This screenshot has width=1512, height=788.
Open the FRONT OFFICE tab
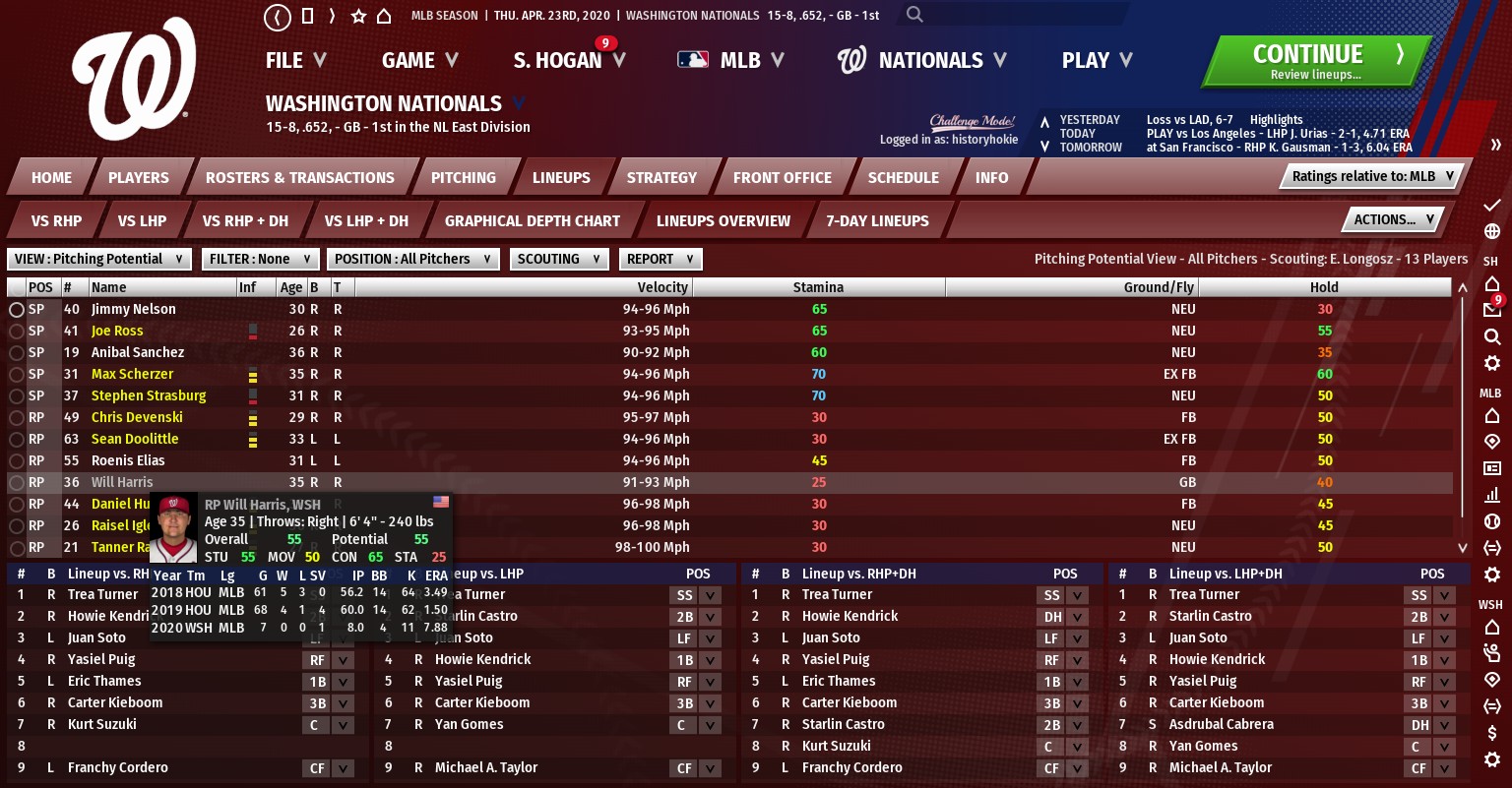point(782,178)
